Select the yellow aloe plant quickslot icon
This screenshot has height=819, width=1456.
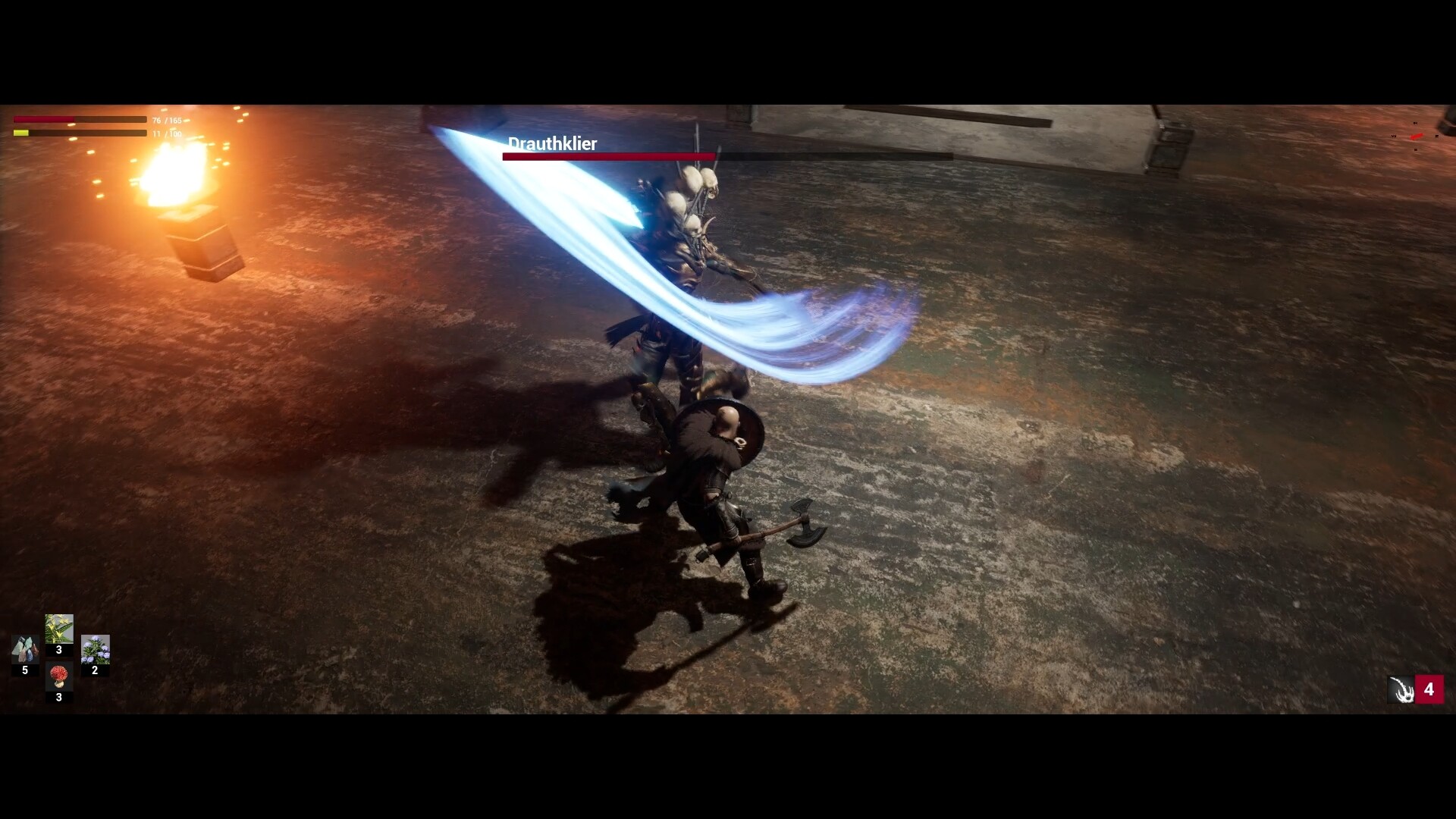pos(59,627)
